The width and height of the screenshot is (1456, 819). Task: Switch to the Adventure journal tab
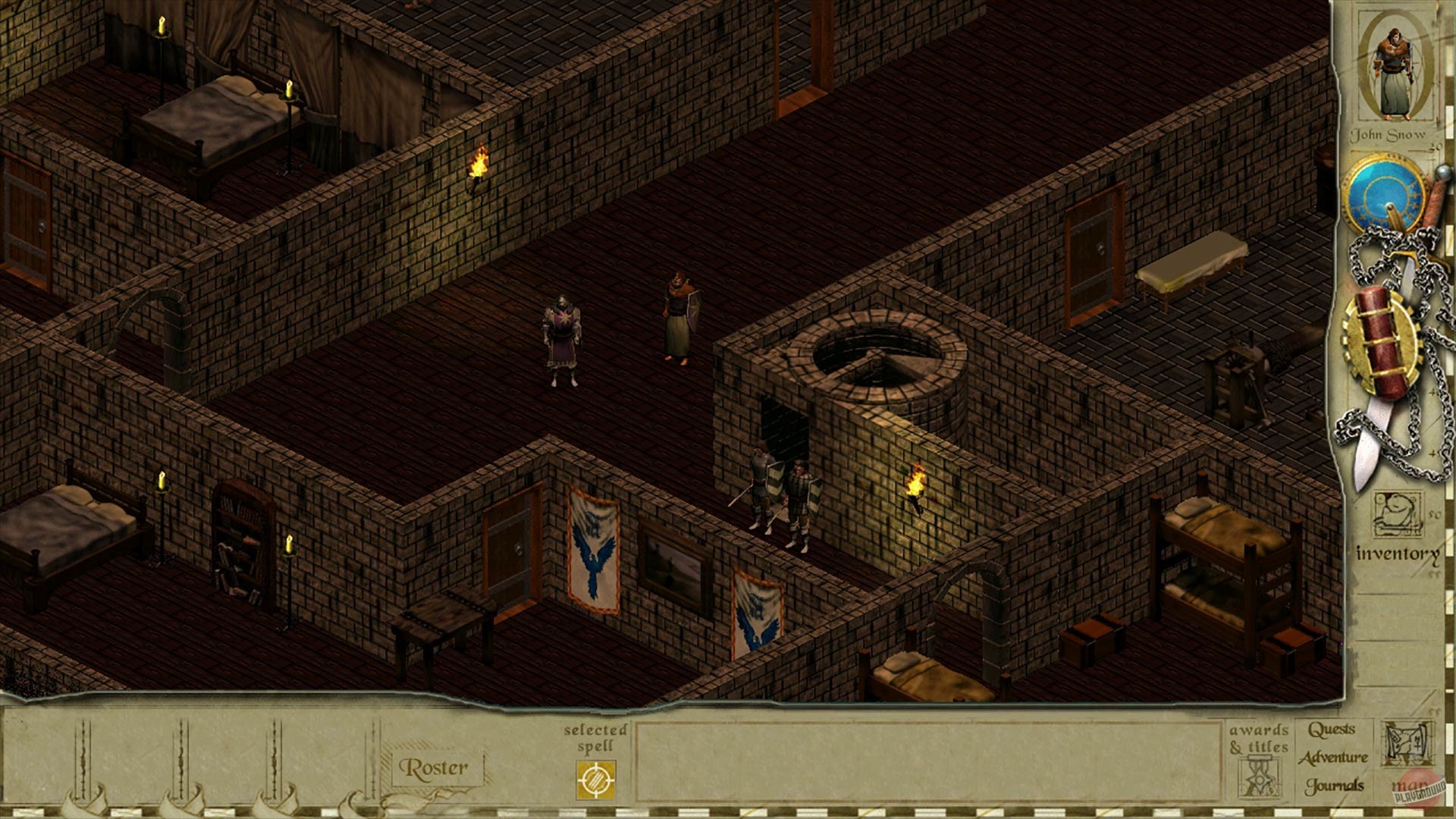tap(1333, 757)
